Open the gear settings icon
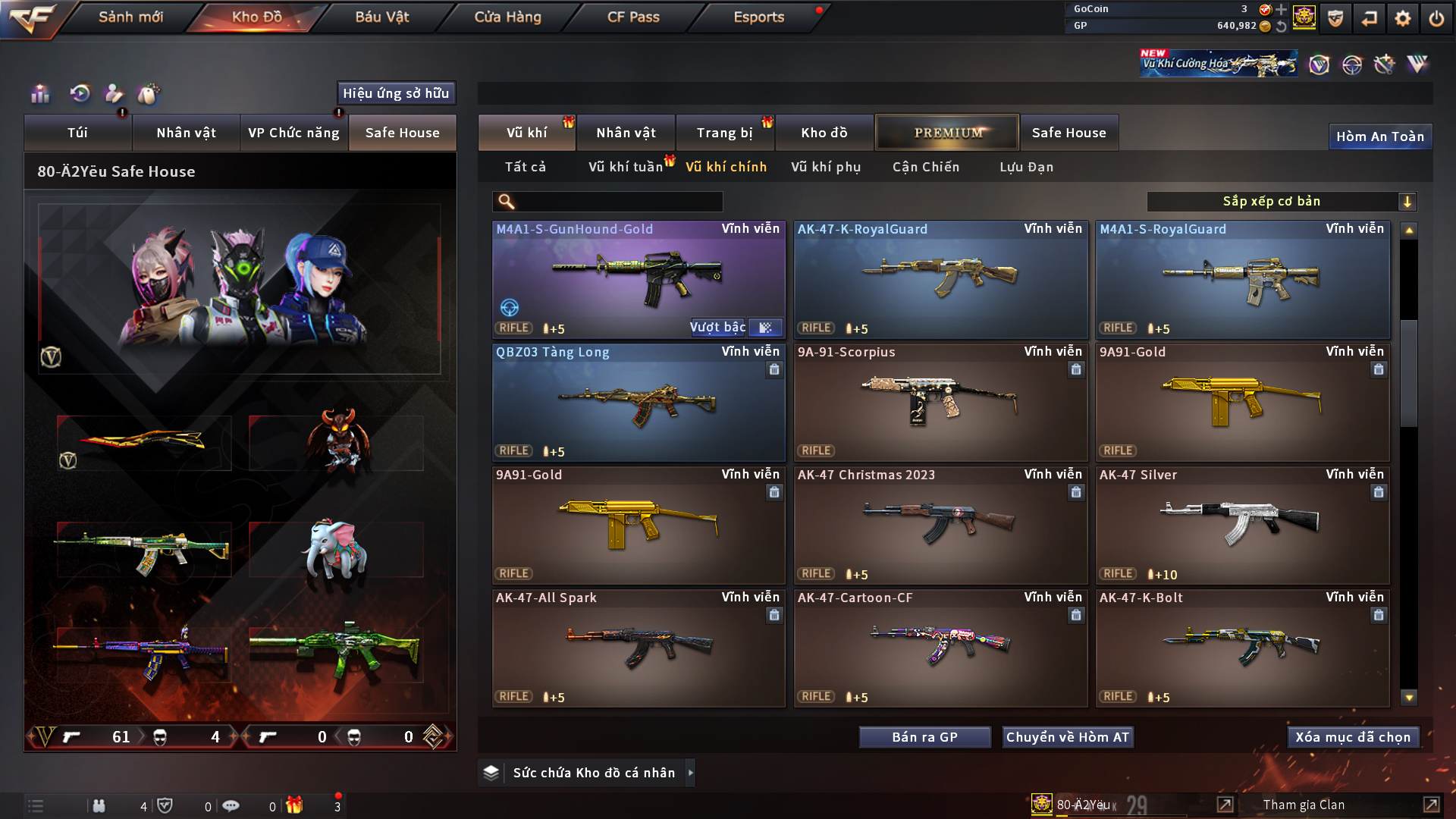Screen dimensions: 1456x819 coord(1403,18)
